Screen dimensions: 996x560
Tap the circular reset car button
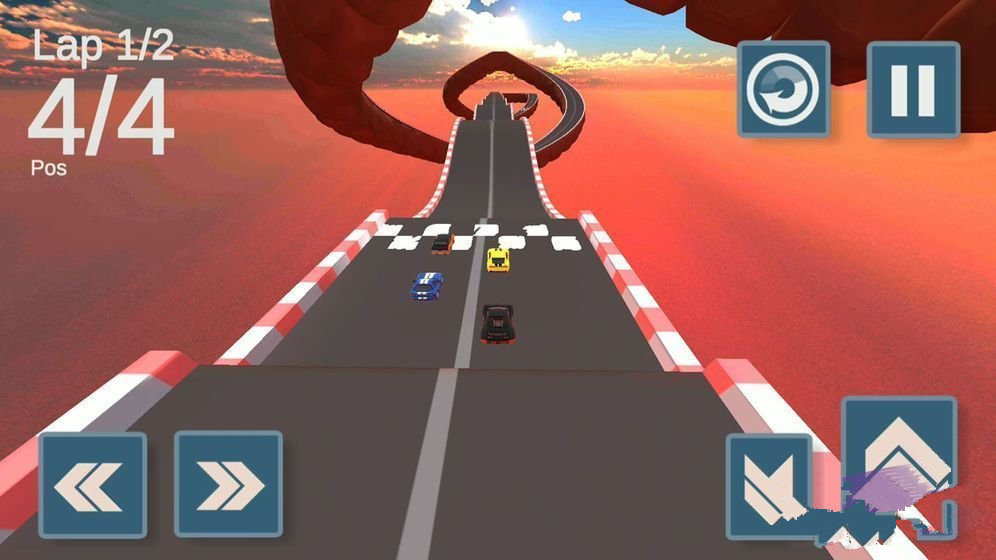click(x=783, y=89)
